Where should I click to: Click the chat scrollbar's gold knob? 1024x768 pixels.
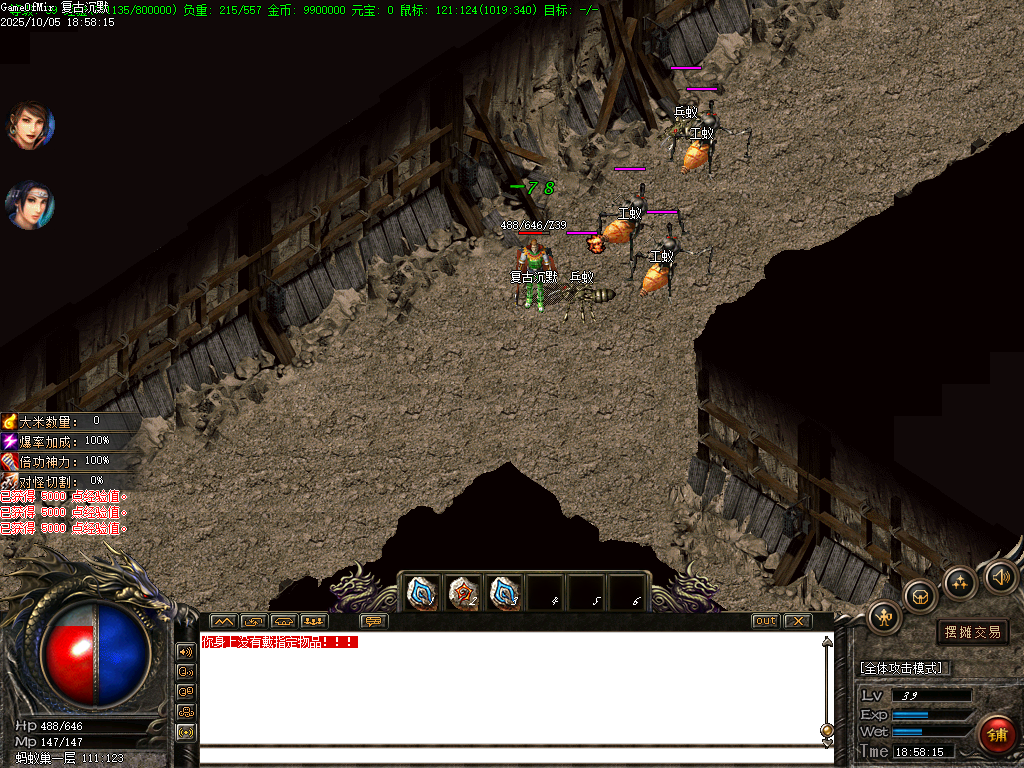tap(827, 730)
